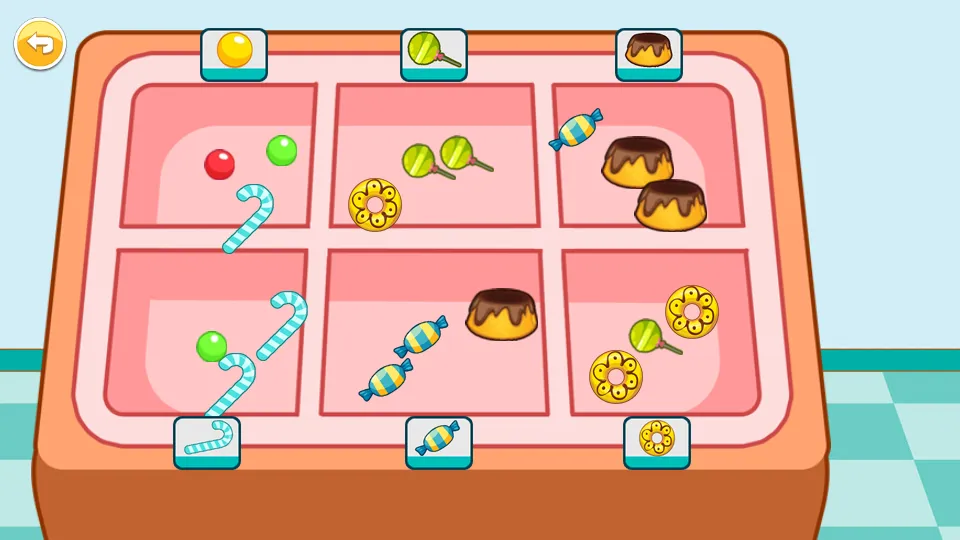
Task: Select the yellow gumball category tag
Action: 234,52
